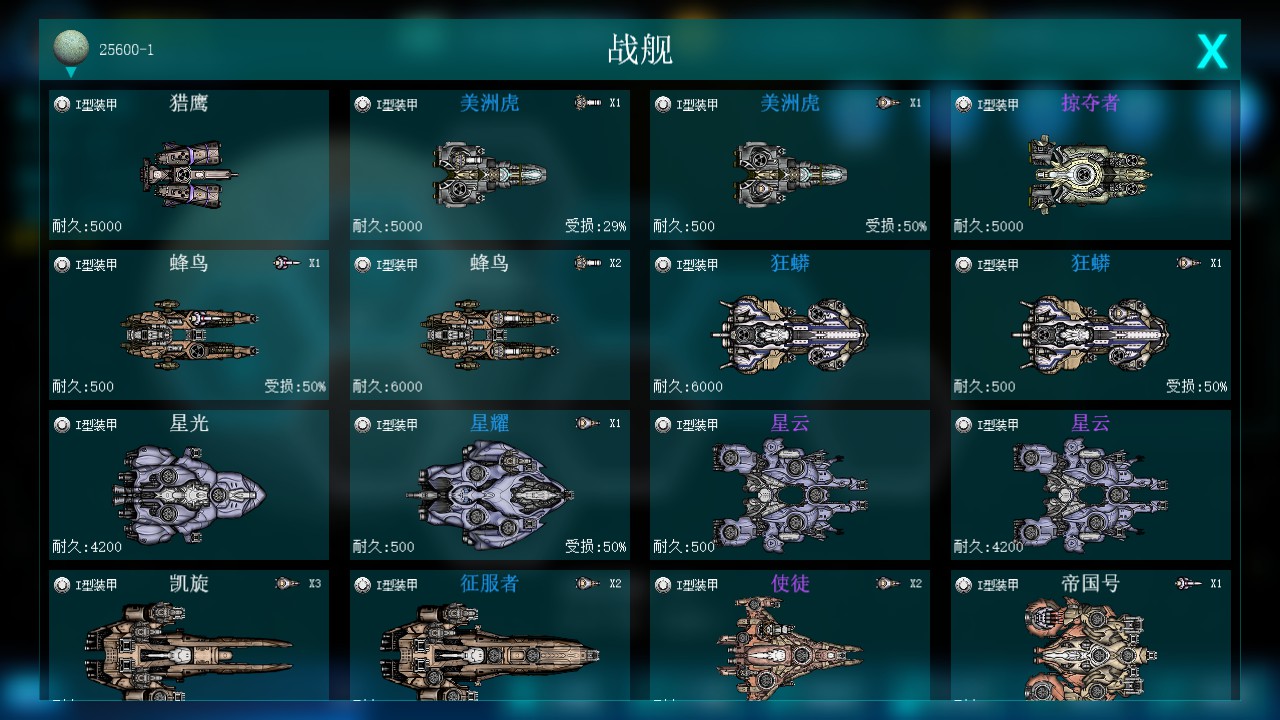Click the armor icon on the 星云 card

(x=663, y=424)
